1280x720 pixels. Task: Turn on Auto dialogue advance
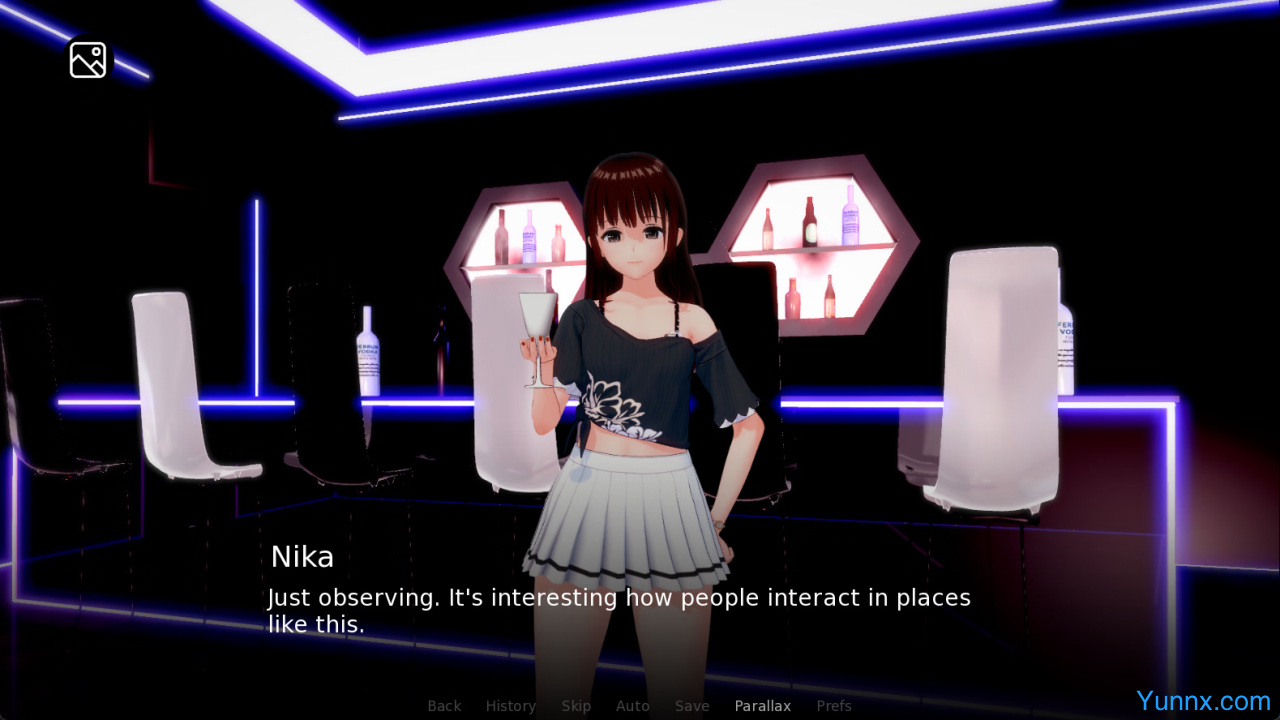coord(632,706)
